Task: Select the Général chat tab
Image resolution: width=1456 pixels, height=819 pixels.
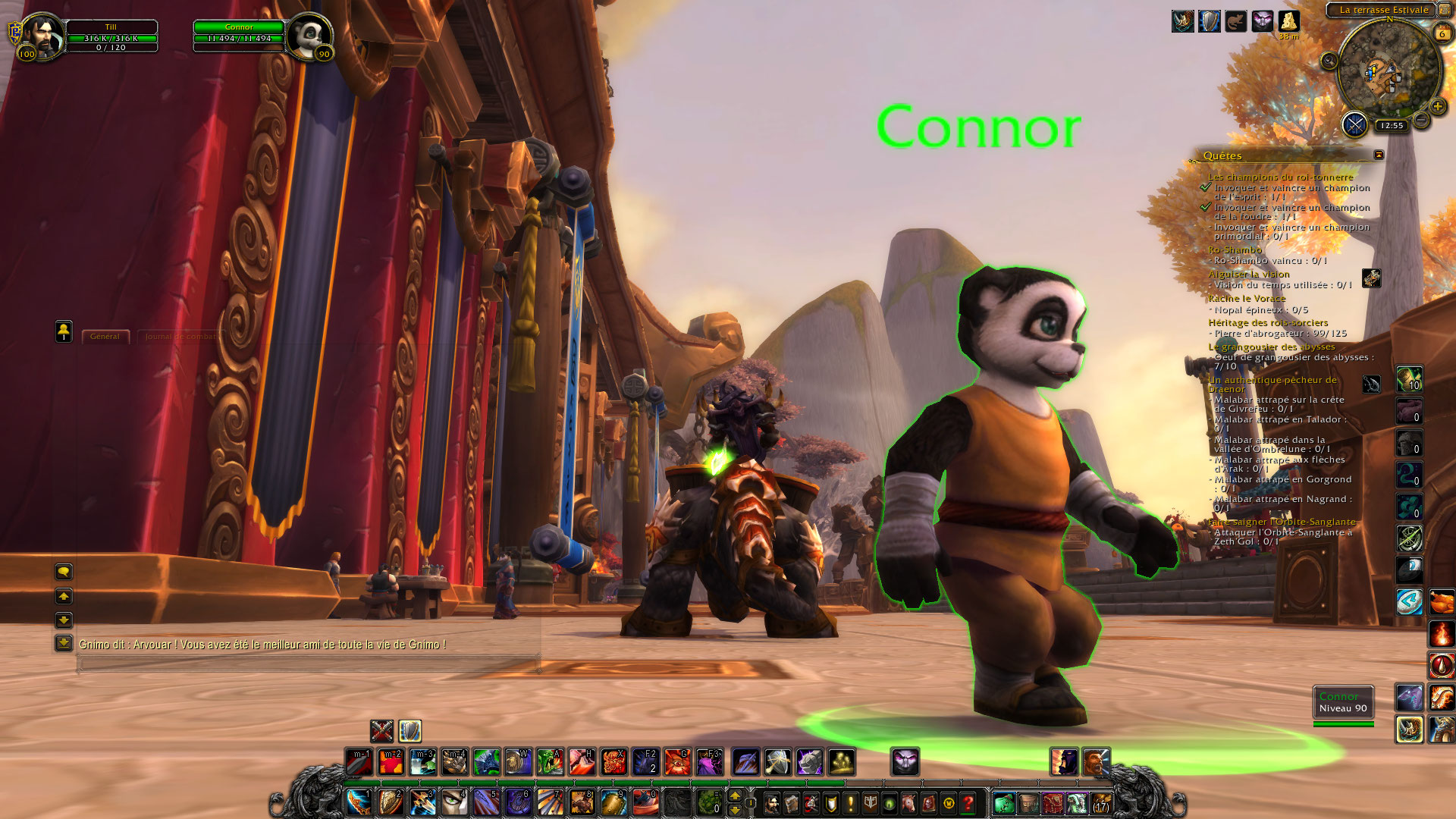Action: (x=105, y=337)
